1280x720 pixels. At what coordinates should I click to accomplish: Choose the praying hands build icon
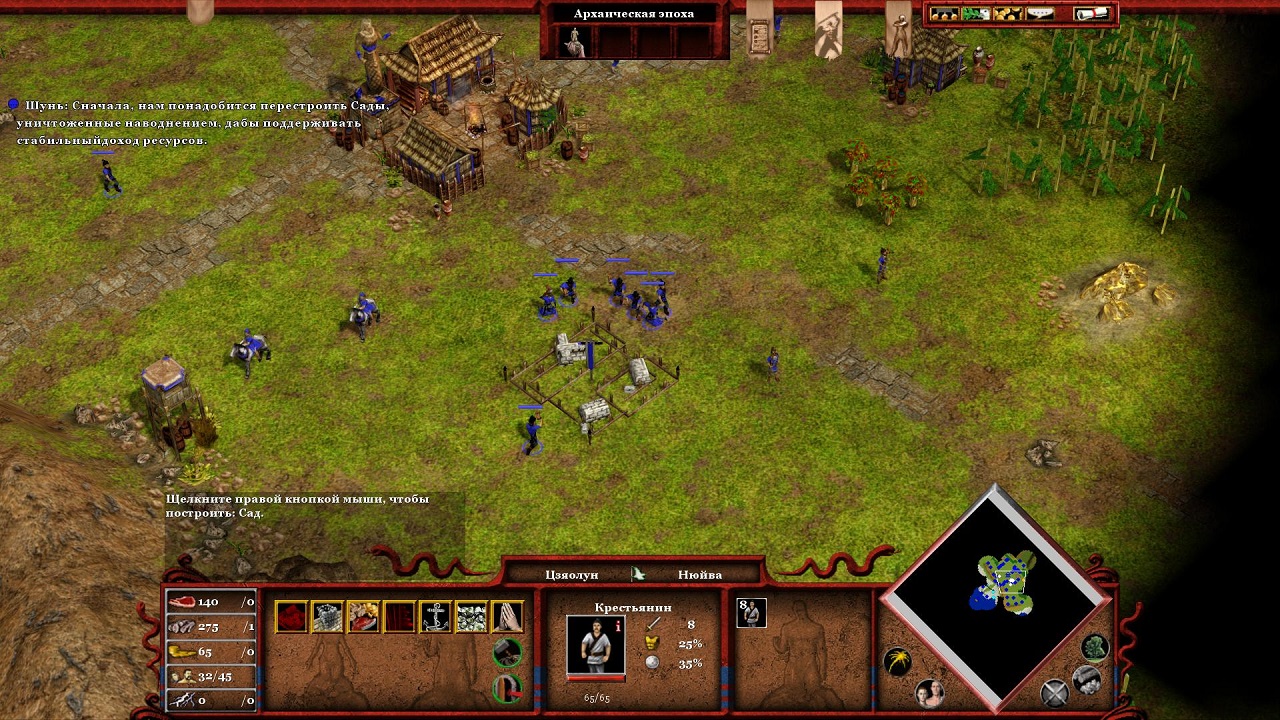(507, 616)
